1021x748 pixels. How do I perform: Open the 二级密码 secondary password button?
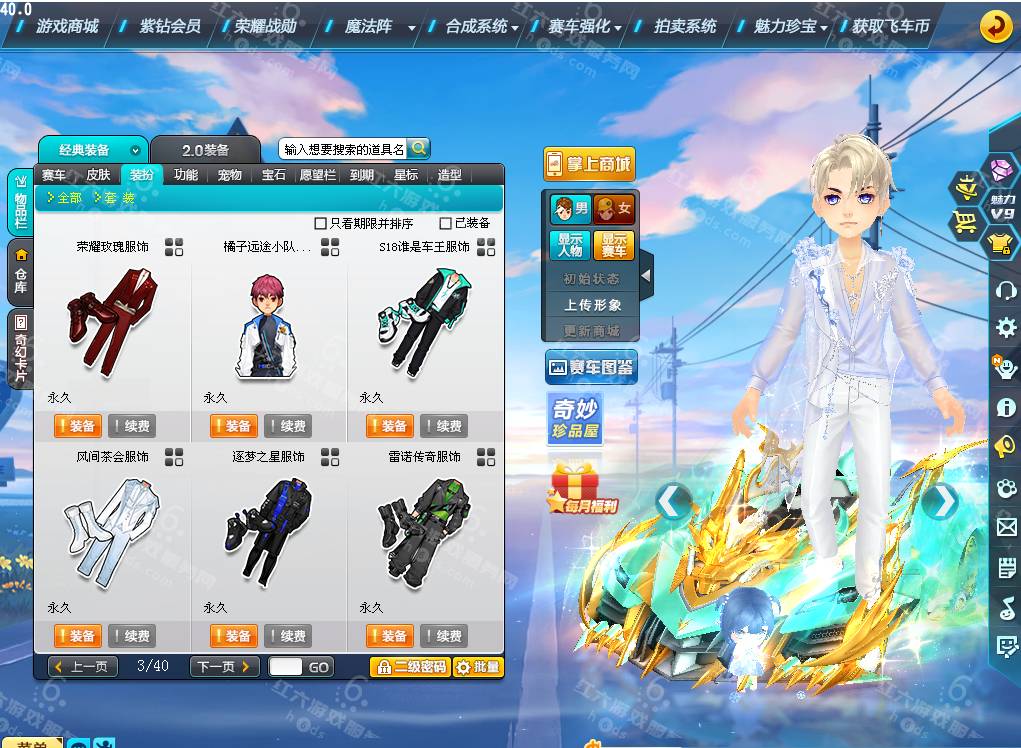409,667
